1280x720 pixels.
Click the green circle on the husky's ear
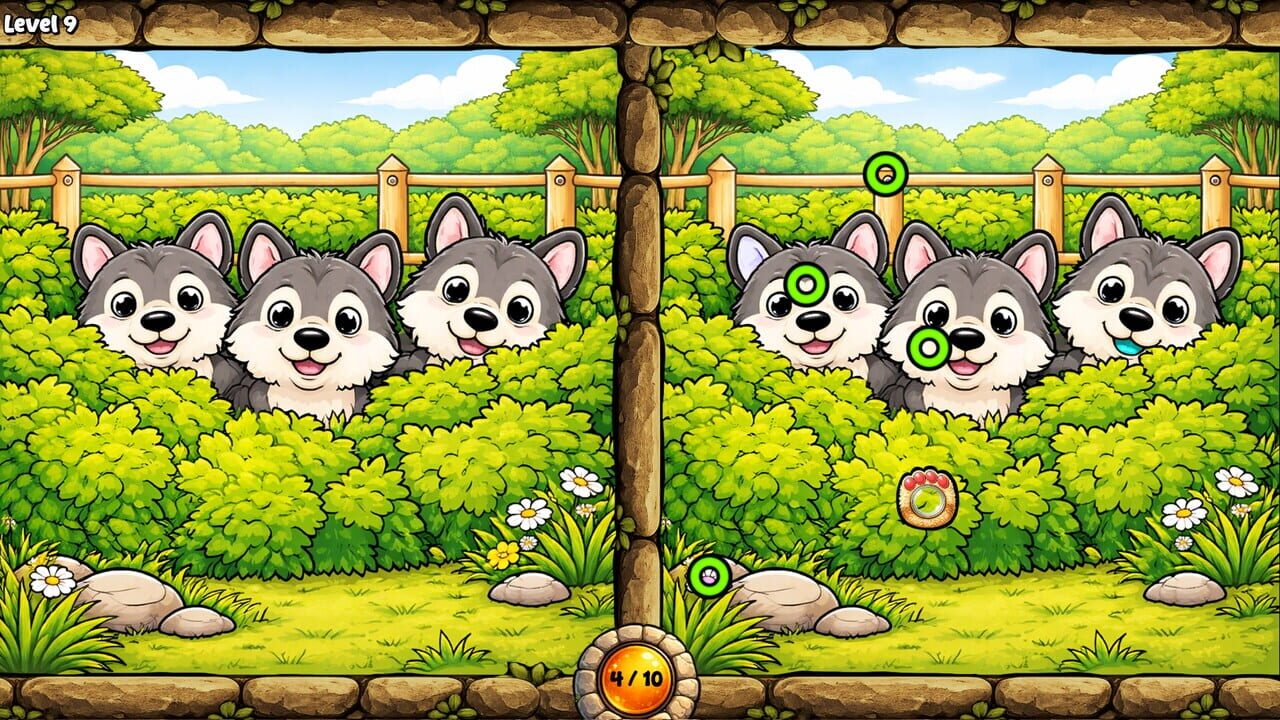(x=805, y=286)
